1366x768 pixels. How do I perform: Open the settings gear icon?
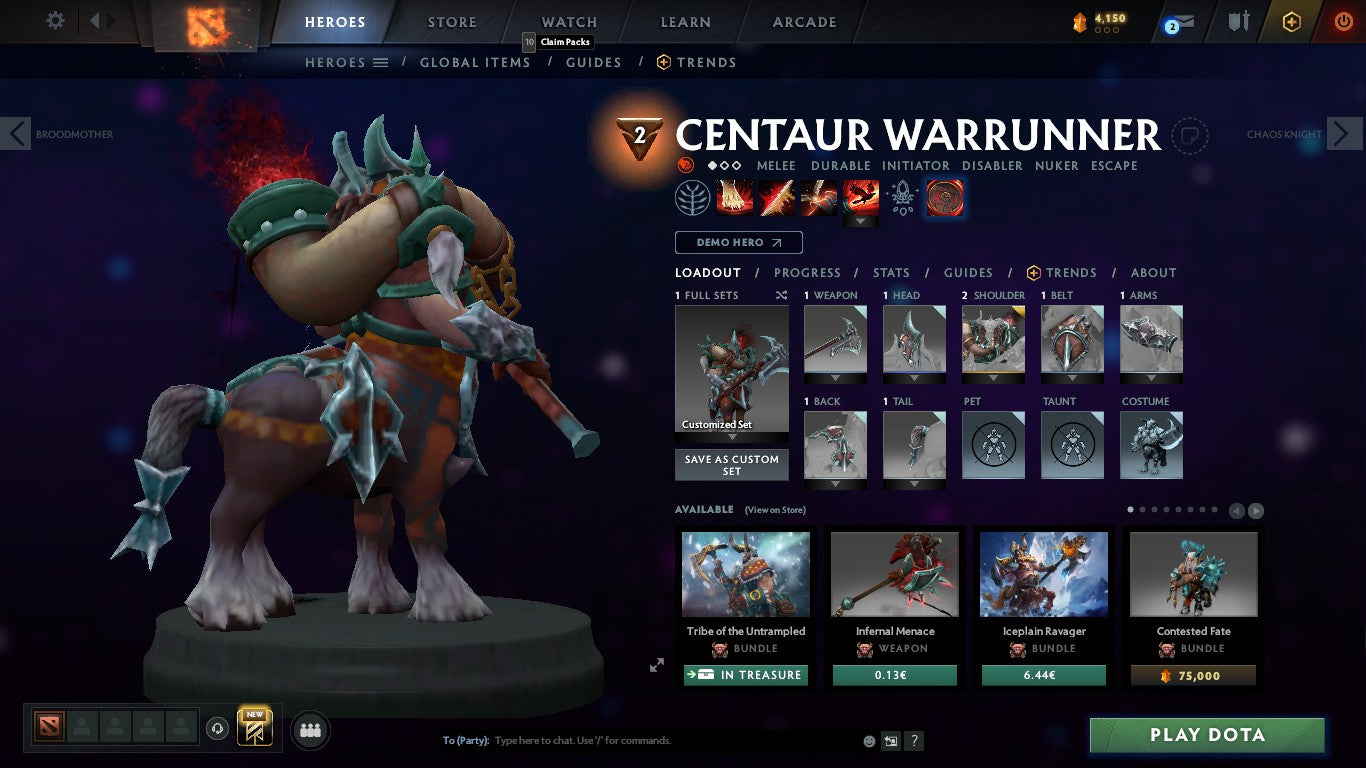pos(55,20)
